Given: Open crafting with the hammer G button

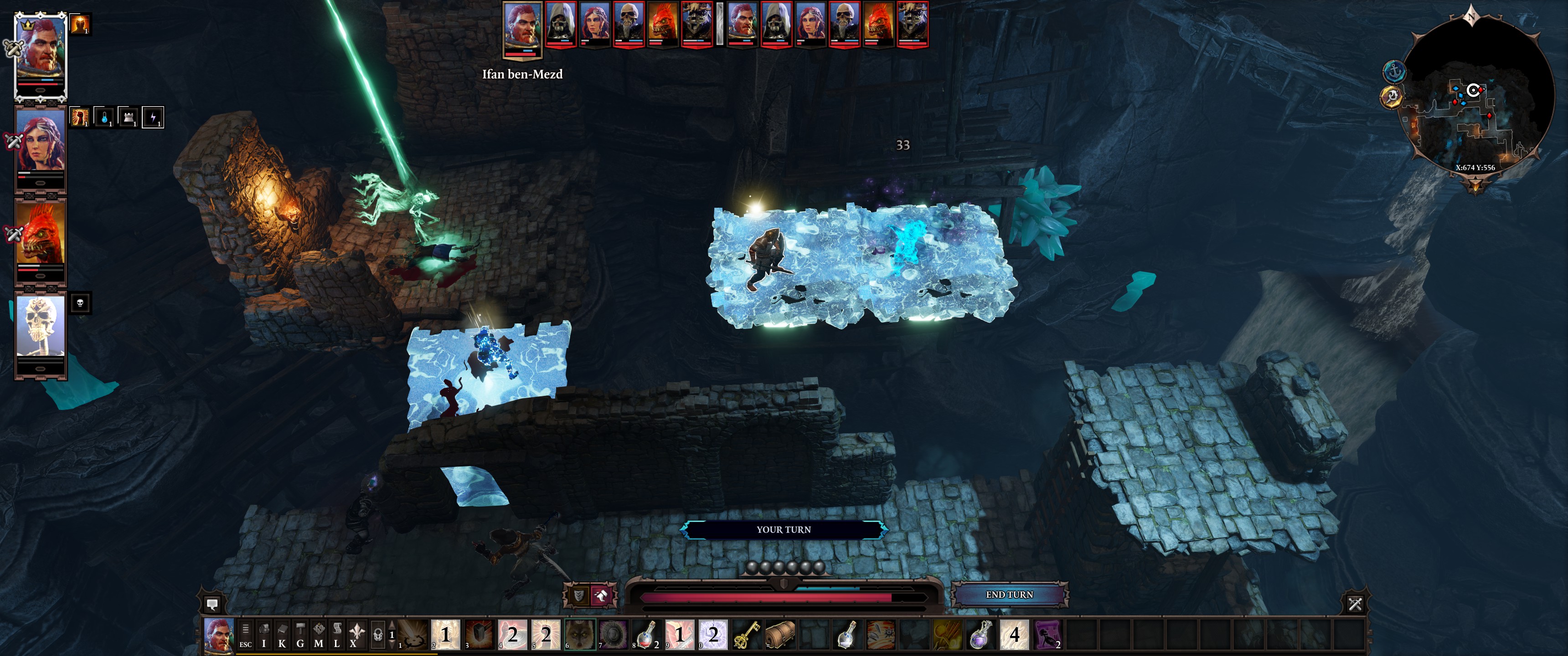Looking at the screenshot, I should (x=300, y=635).
